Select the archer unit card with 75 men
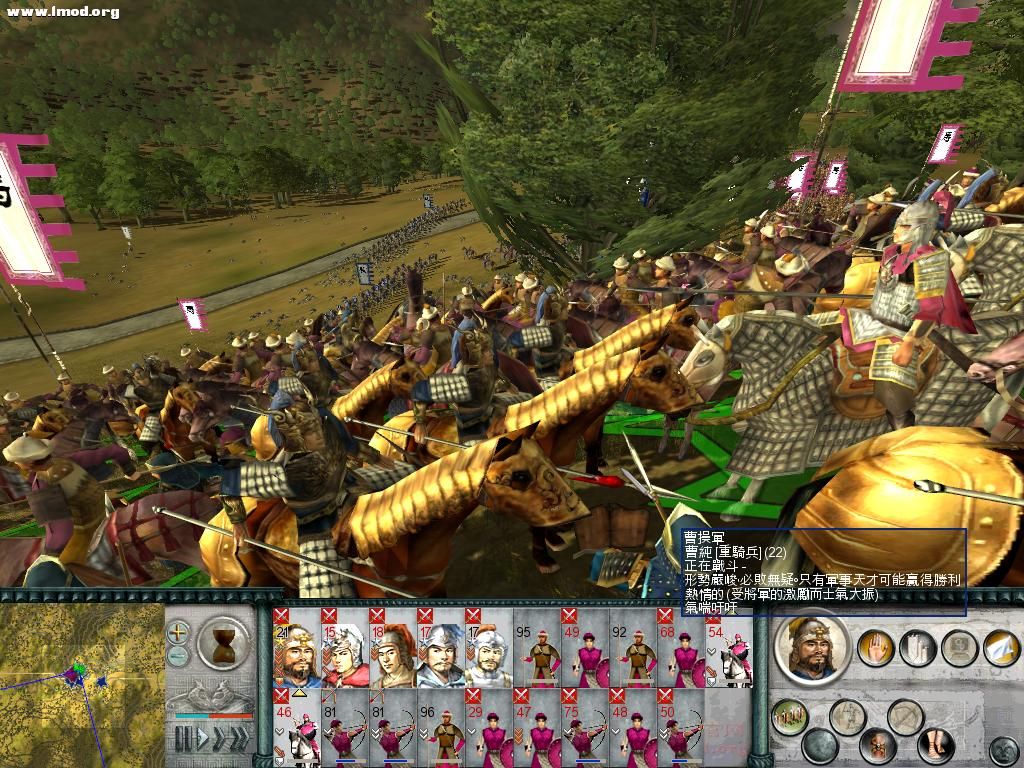Image resolution: width=1024 pixels, height=768 pixels. pyautogui.click(x=584, y=729)
